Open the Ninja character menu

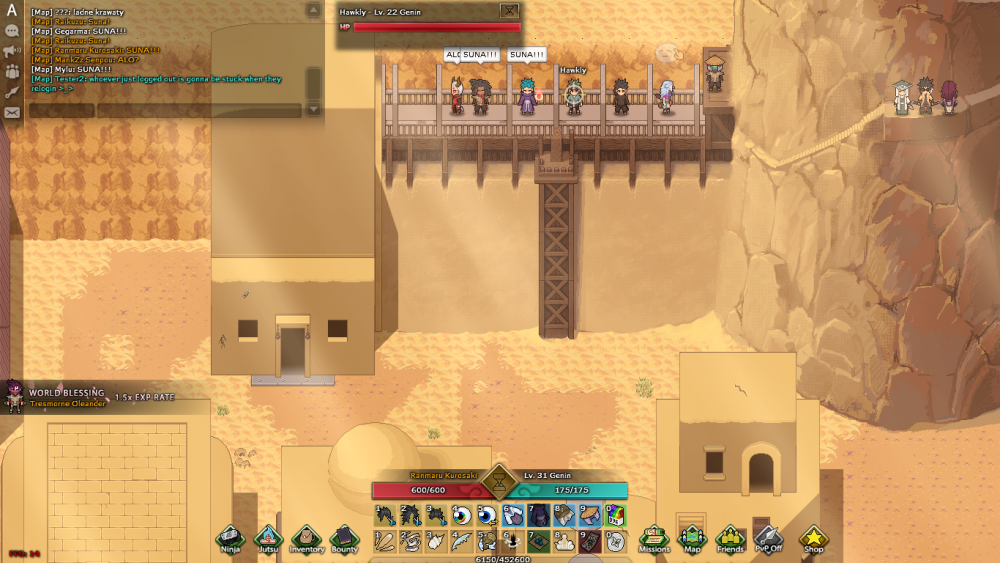(x=230, y=539)
